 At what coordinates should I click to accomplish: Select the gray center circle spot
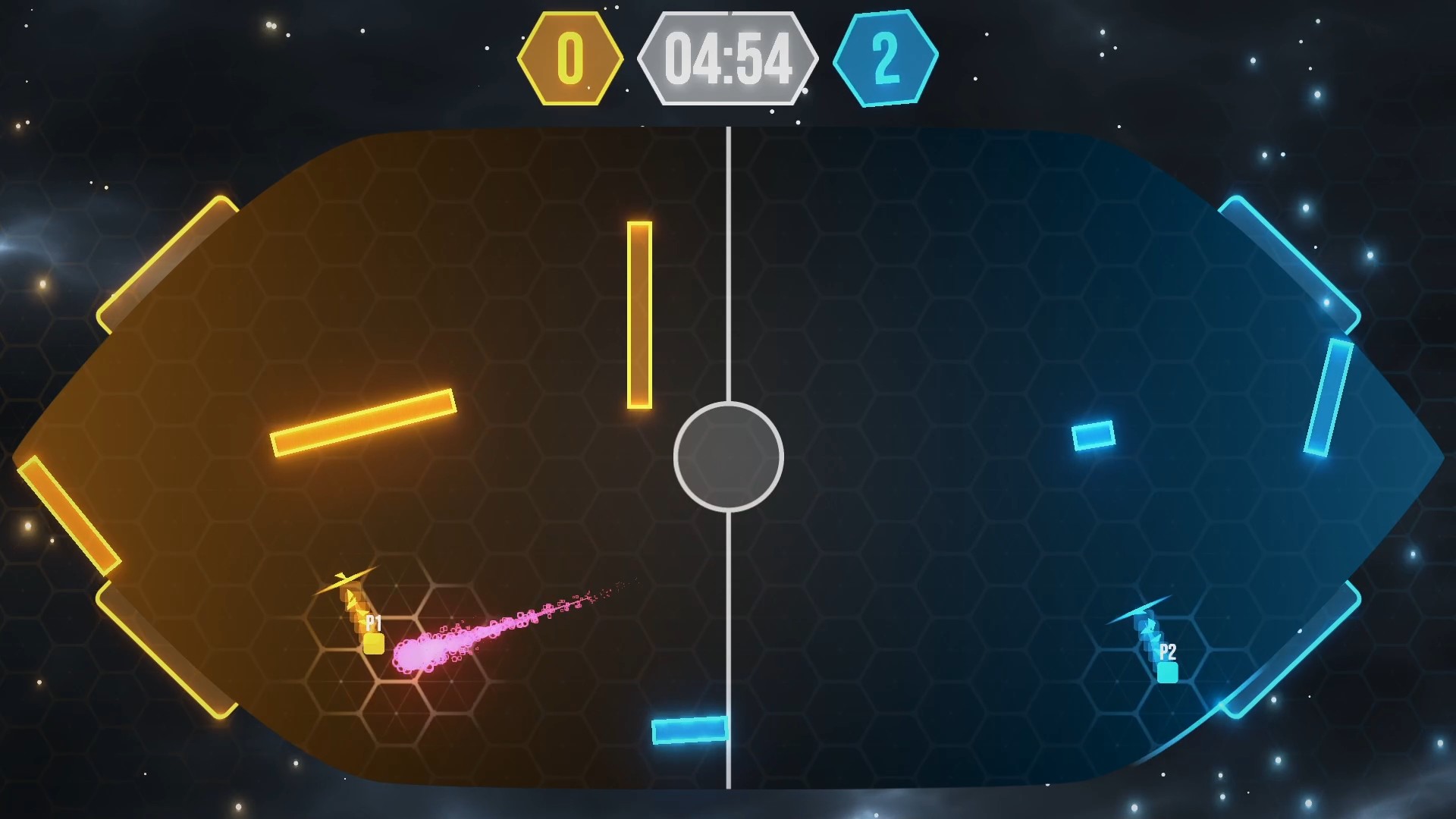[x=730, y=457]
